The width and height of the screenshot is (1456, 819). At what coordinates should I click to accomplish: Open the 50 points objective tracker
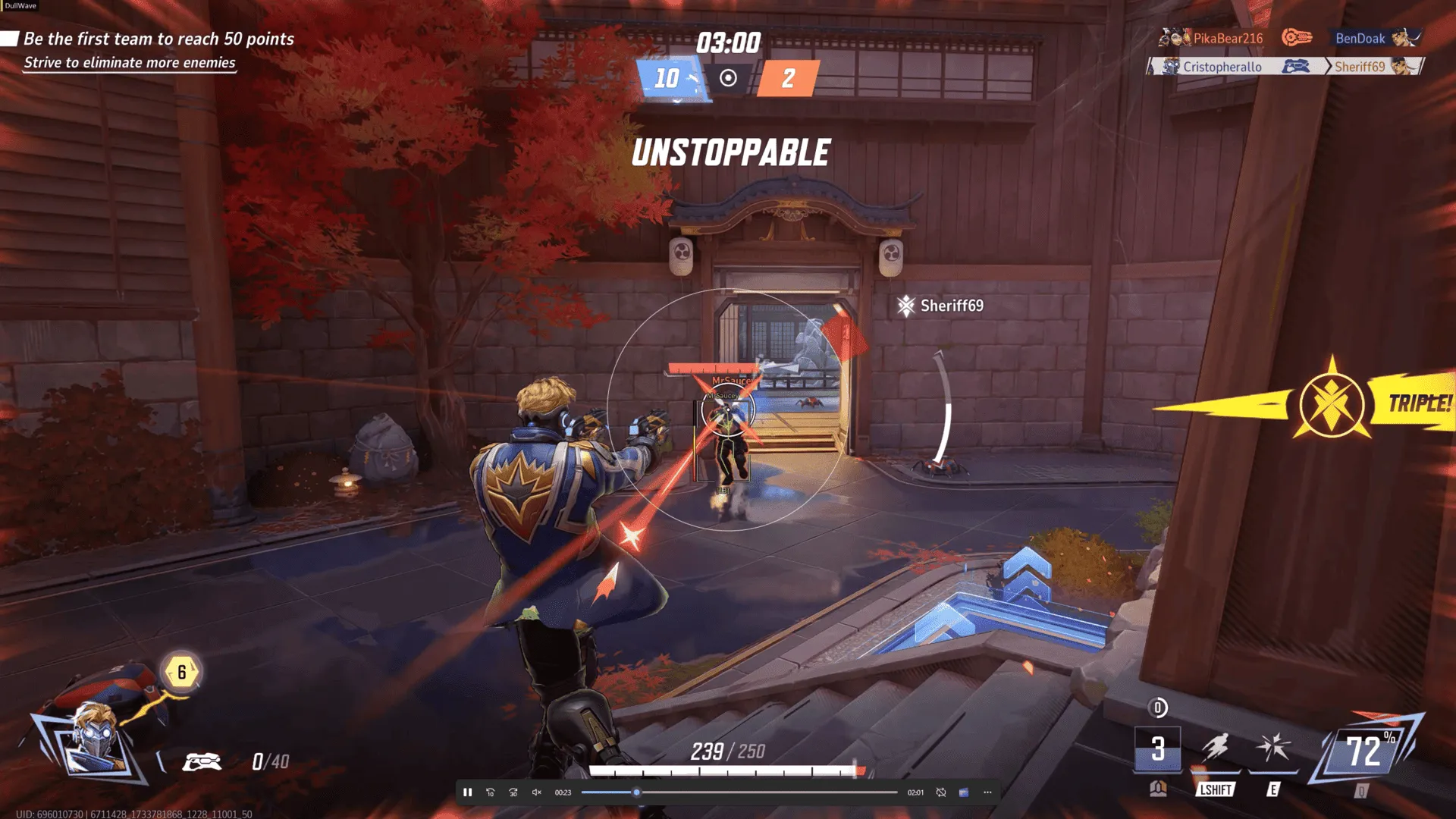tap(158, 39)
